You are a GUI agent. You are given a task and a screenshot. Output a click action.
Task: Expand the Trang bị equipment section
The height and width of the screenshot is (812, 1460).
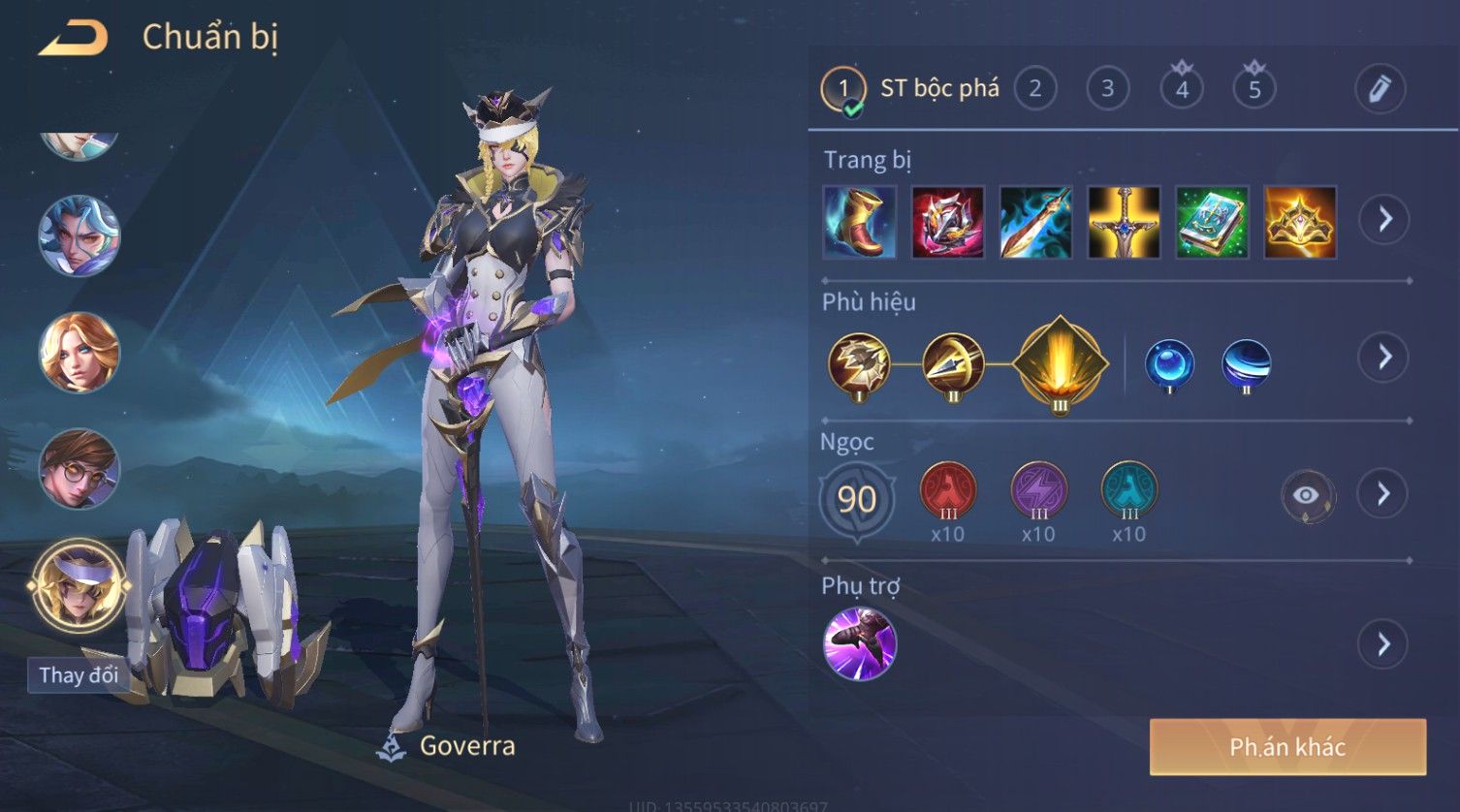point(1383,220)
